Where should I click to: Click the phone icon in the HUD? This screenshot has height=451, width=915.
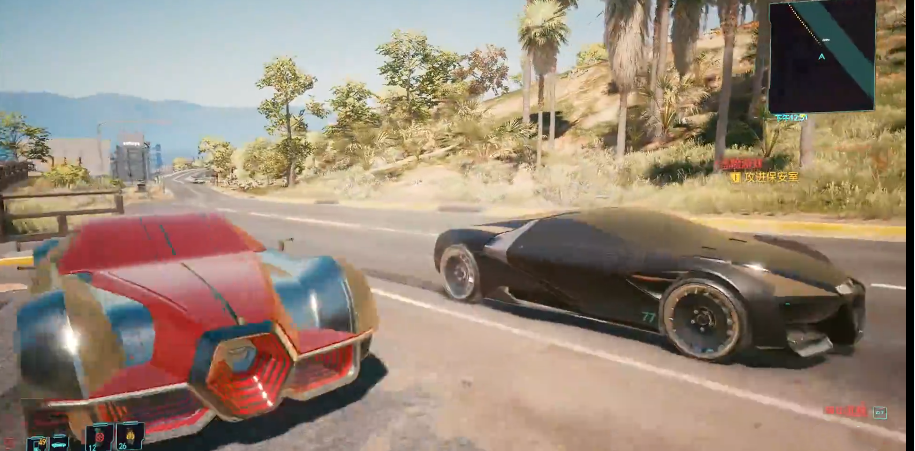tap(38, 442)
